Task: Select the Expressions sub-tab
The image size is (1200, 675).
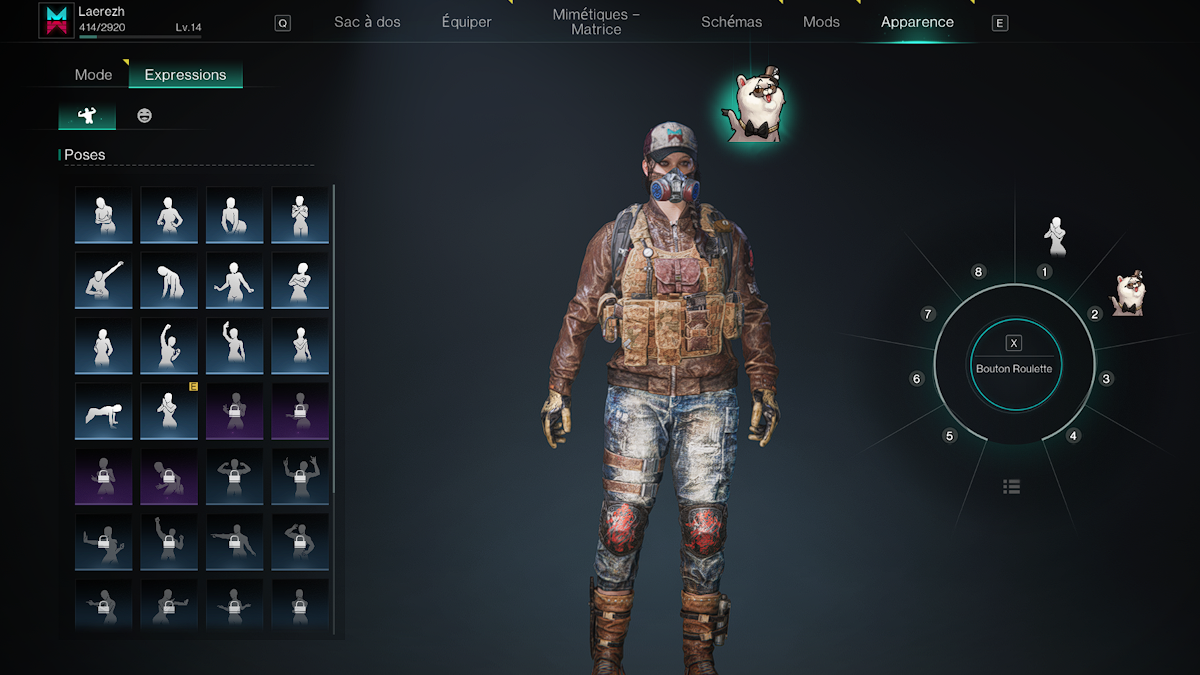Action: (x=185, y=75)
